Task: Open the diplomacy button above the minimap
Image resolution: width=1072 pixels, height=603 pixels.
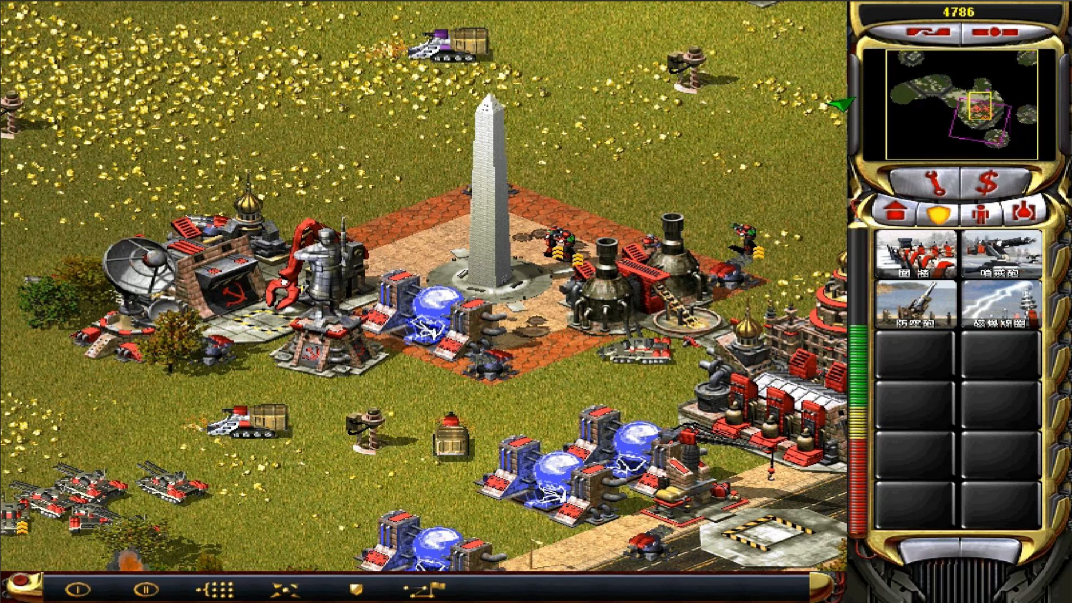Action: coord(917,34)
